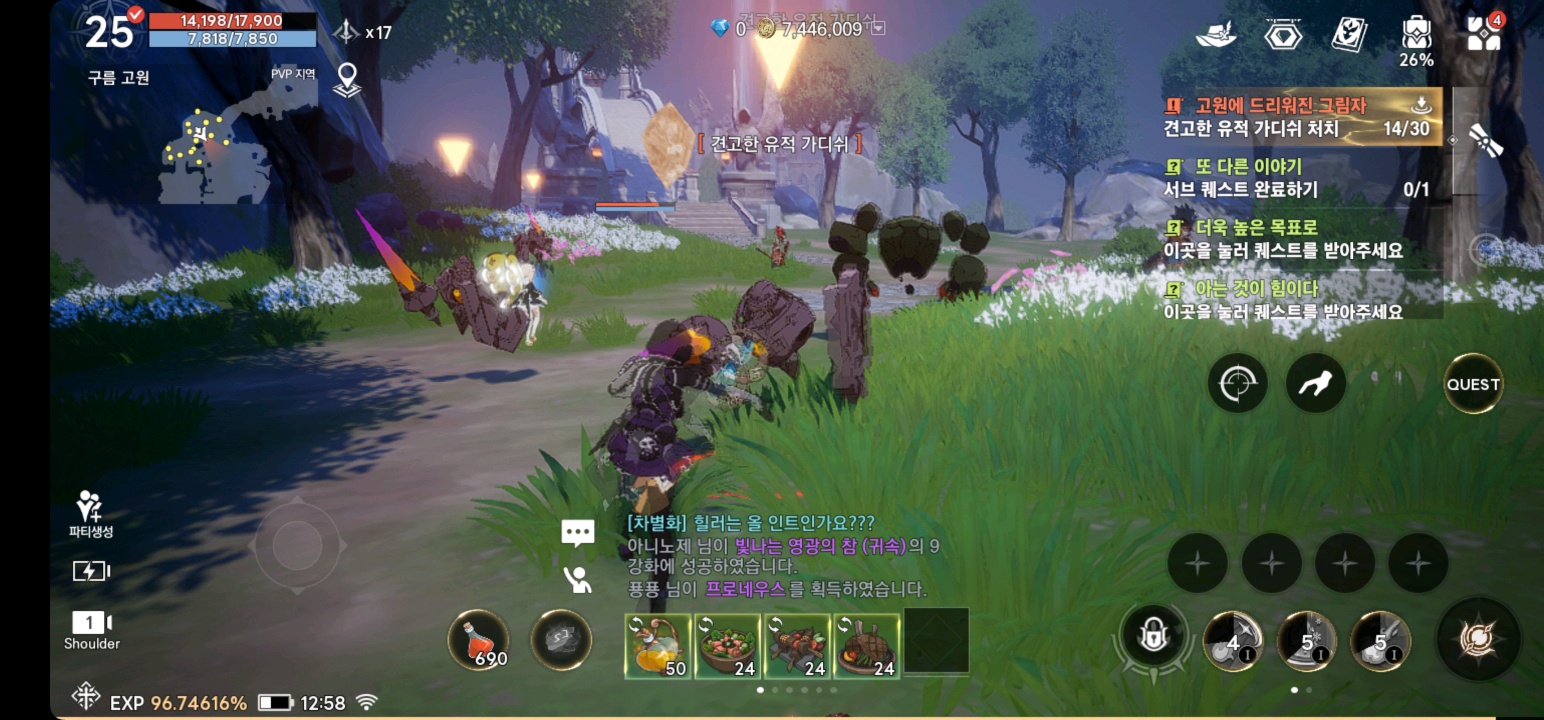
Task: Switch the Shoulder camera view
Action: [92, 629]
